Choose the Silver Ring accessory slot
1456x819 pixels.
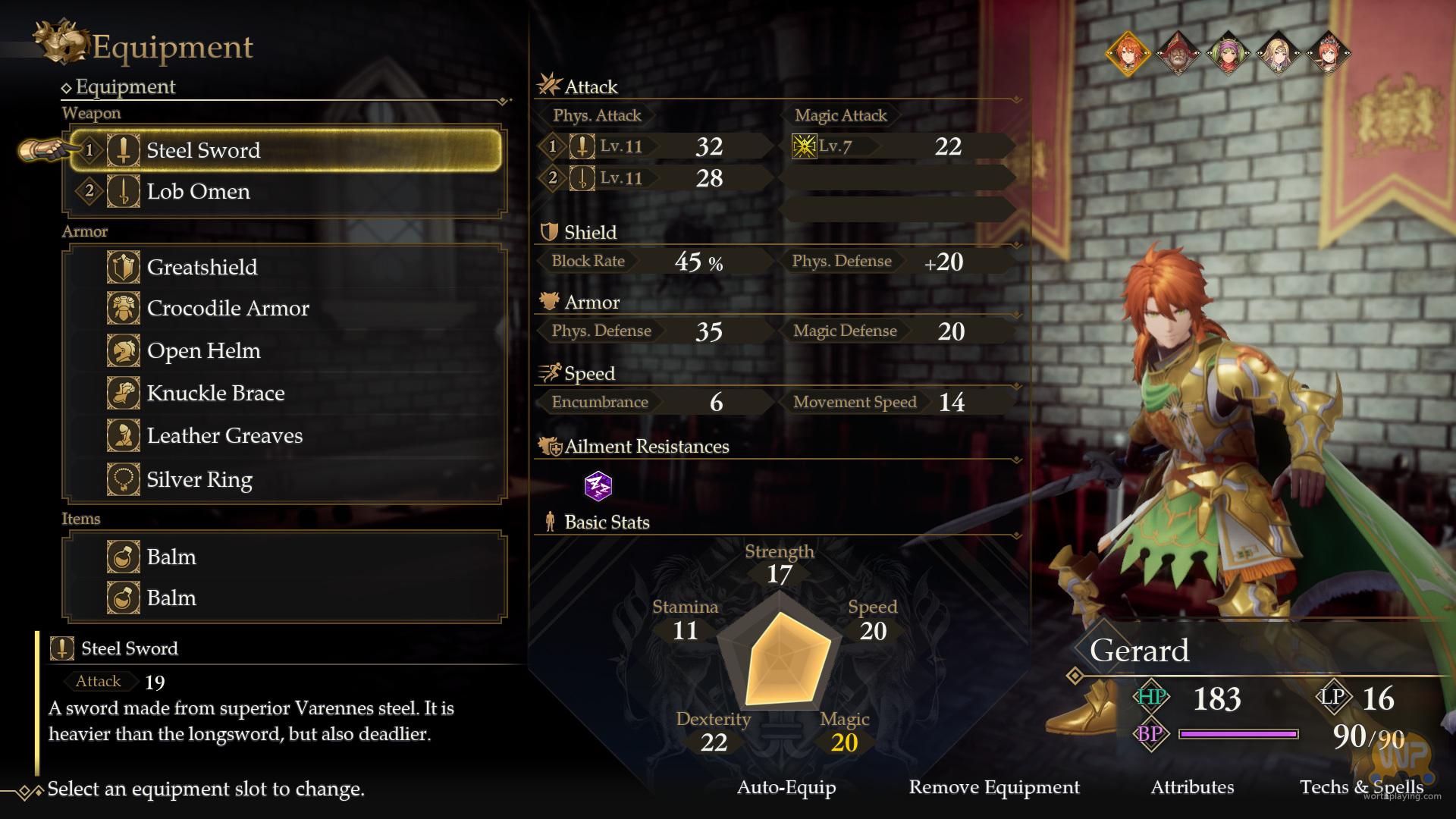(x=285, y=479)
